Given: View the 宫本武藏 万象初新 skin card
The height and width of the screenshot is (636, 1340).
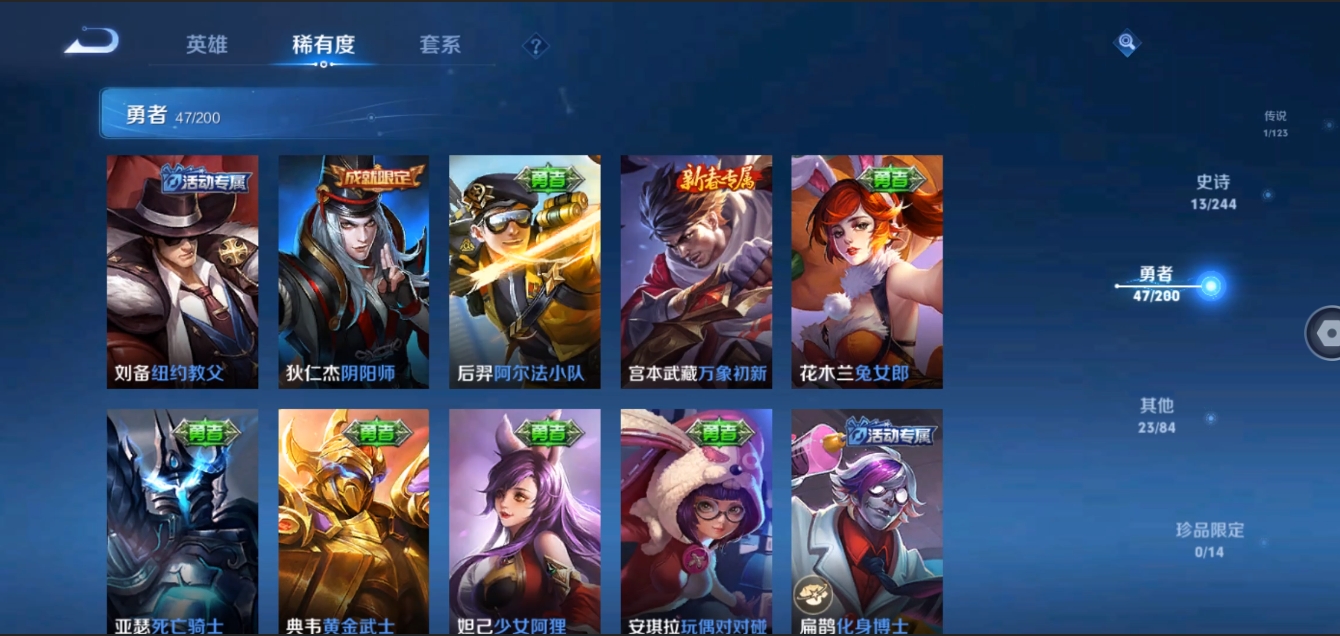Looking at the screenshot, I should (x=696, y=271).
